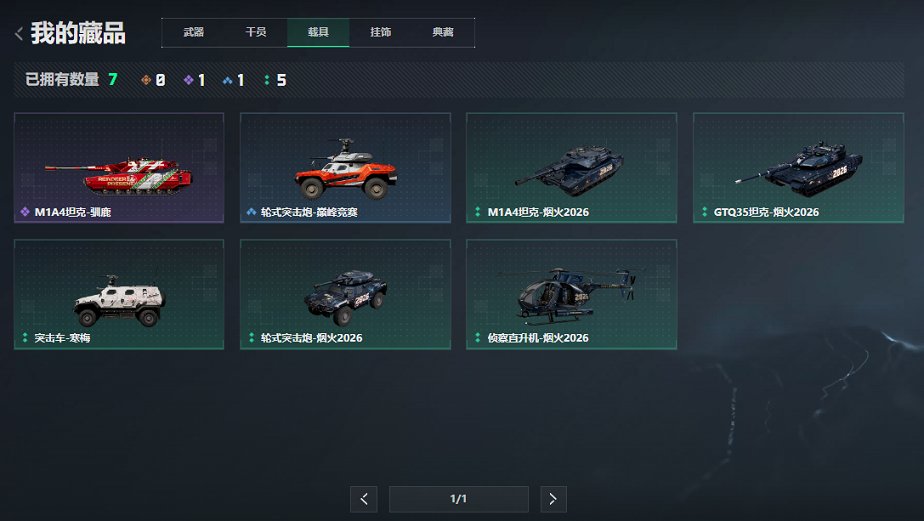Viewport: 924px width, 521px height.
Task: Select the 载具 tab
Action: (318, 32)
